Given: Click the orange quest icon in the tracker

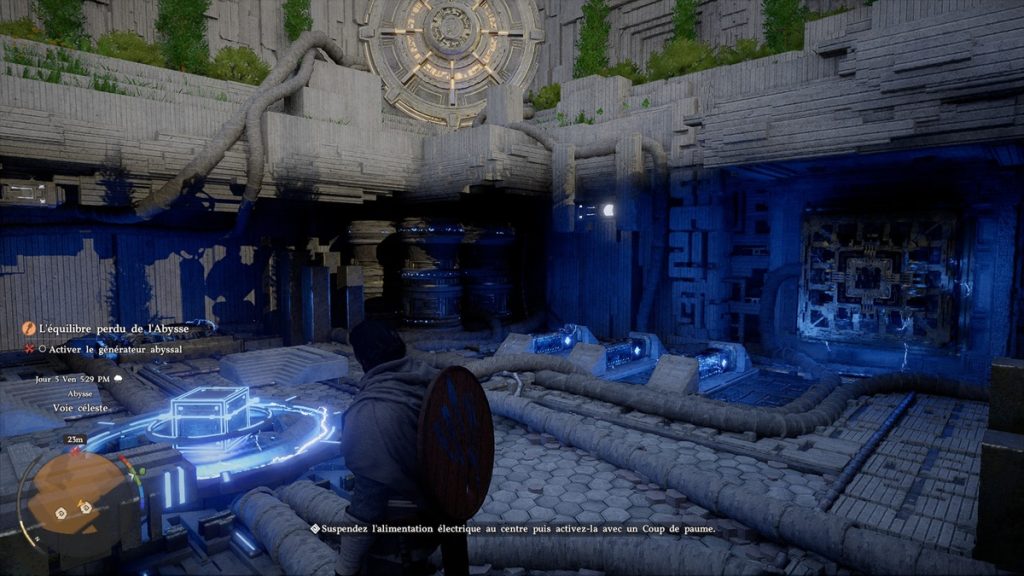Looking at the screenshot, I should coord(29,329).
